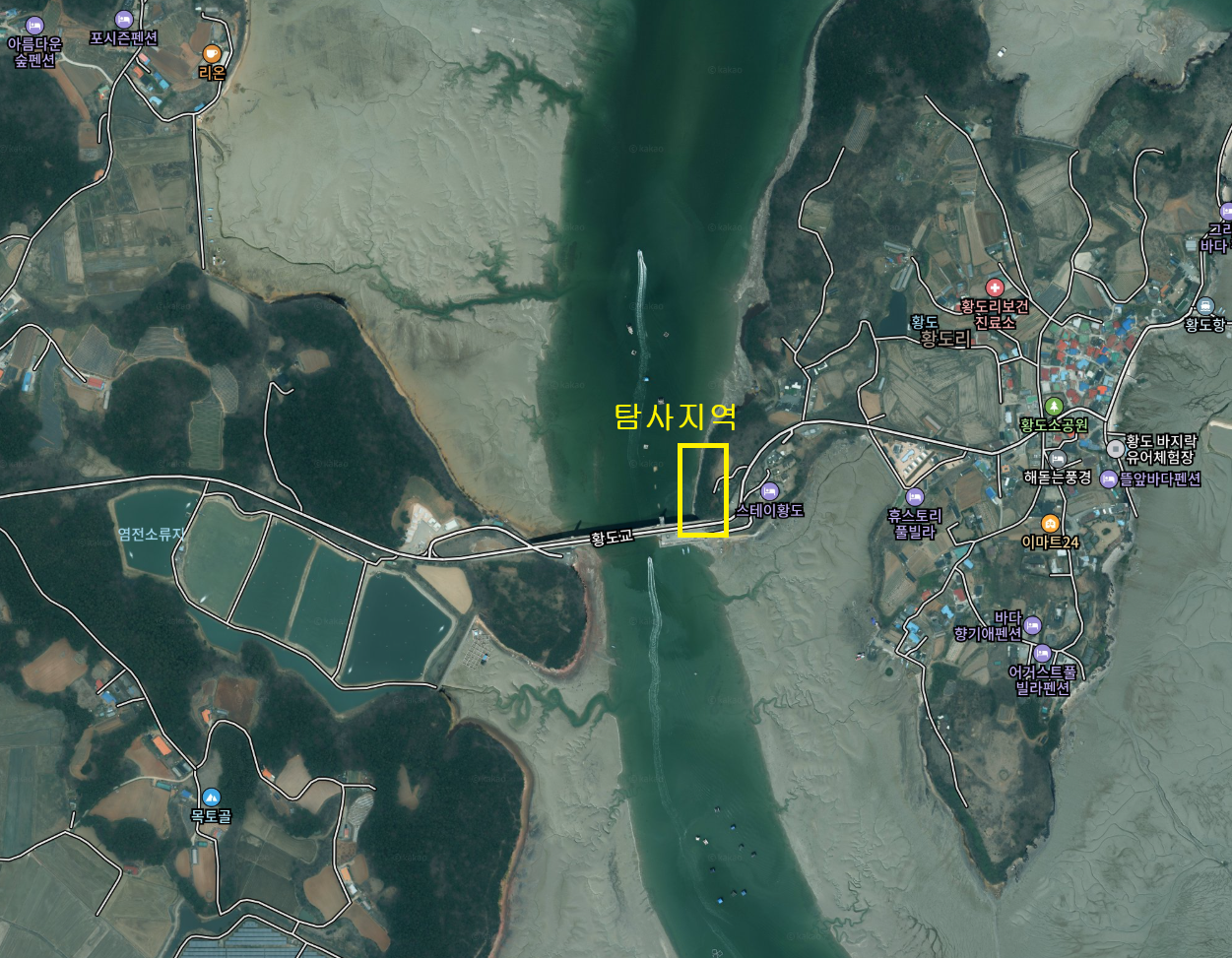Image resolution: width=1232 pixels, height=958 pixels.
Task: Select the 리온 cafe marker
Action: (x=212, y=53)
